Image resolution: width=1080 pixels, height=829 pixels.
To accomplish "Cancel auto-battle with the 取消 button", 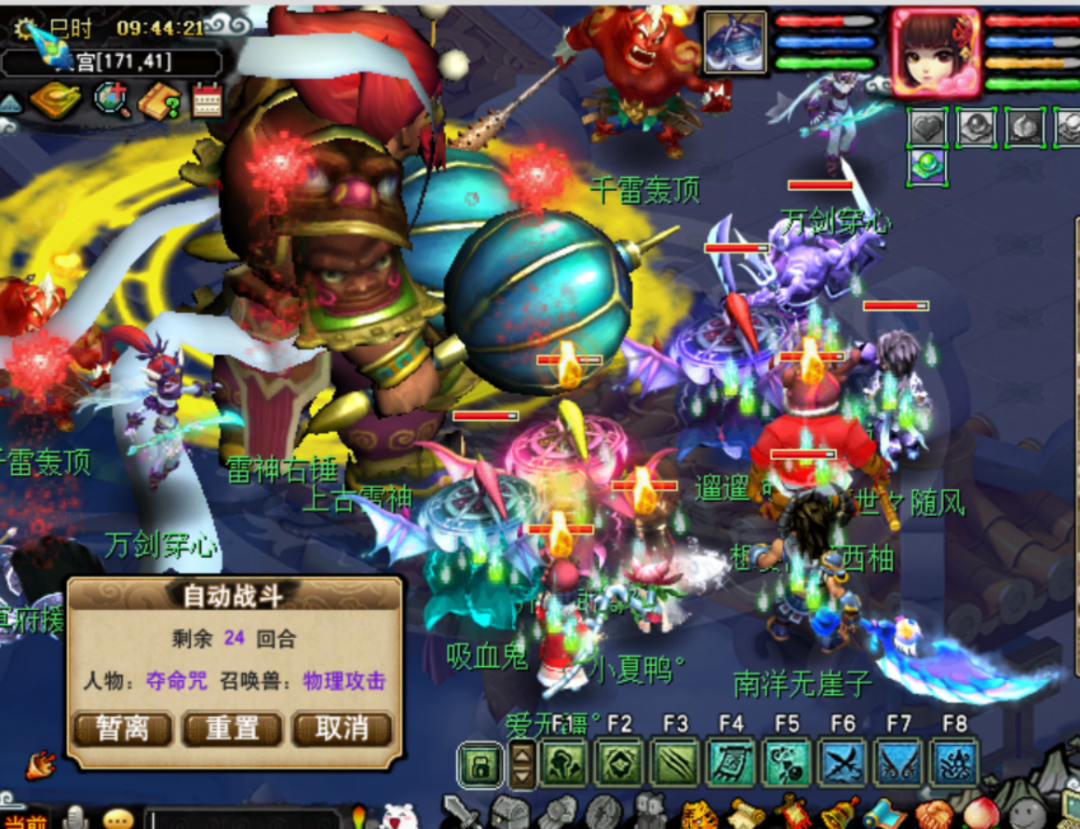I will pyautogui.click(x=342, y=727).
